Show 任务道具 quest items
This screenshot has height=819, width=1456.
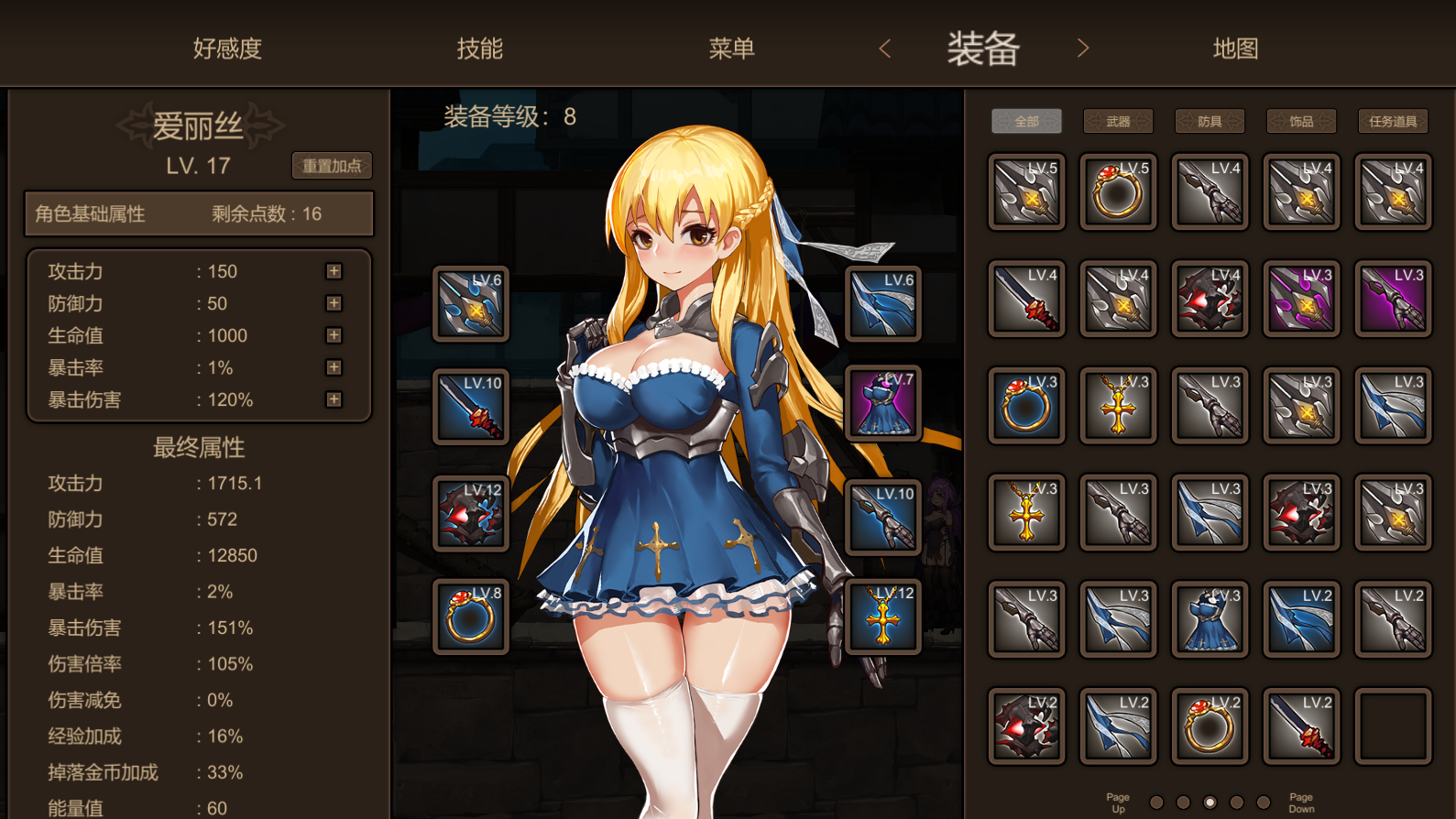click(x=1393, y=121)
